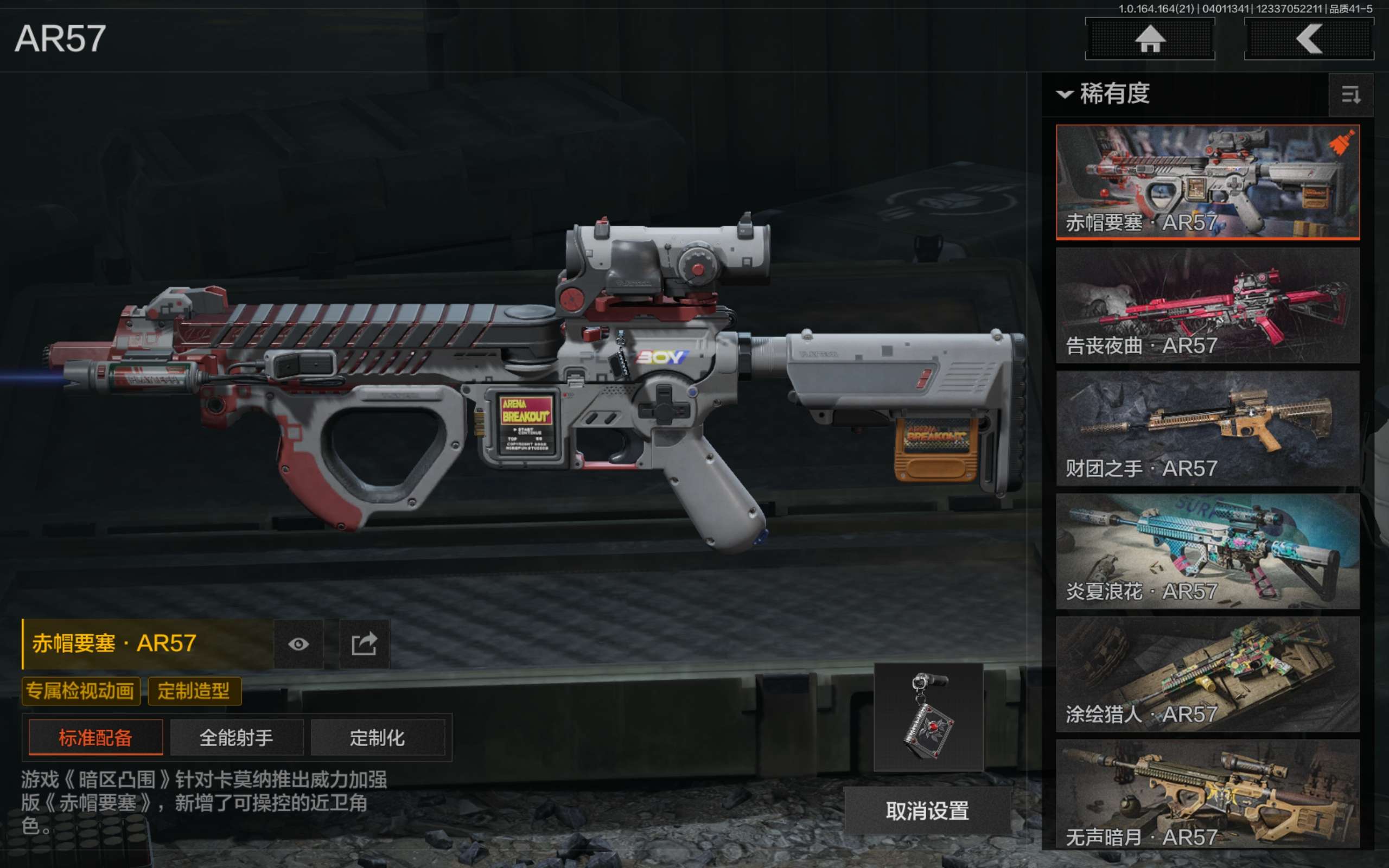Go to the home screen
1389x868 pixels.
pos(1149,39)
